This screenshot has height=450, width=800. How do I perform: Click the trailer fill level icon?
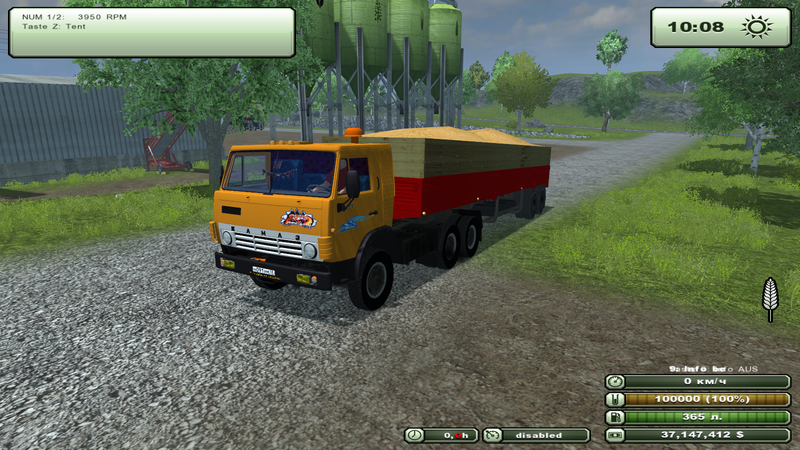click(x=615, y=399)
